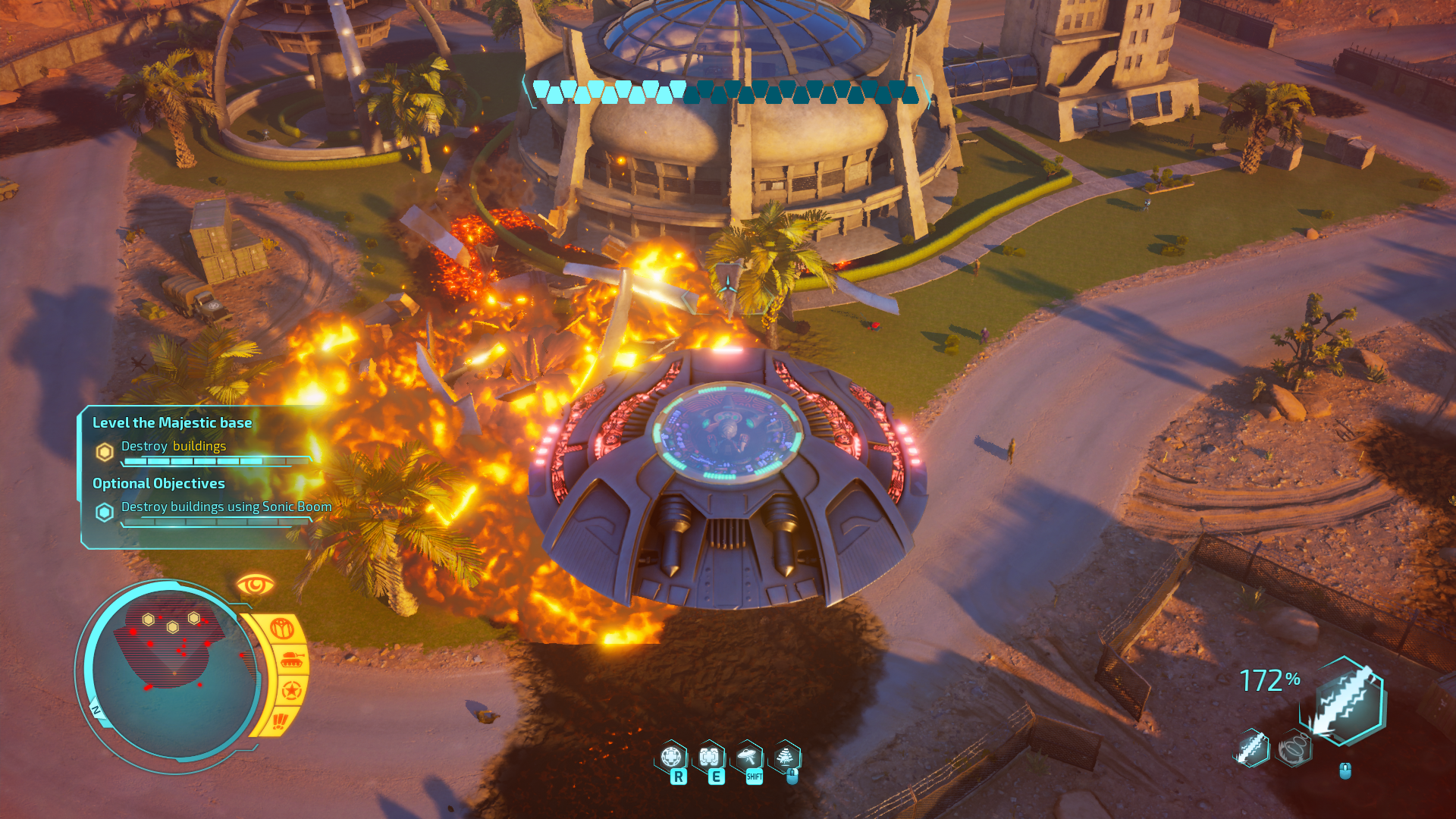The height and width of the screenshot is (819, 1456).
Task: Open the Level the Majestic base objective
Action: (x=172, y=423)
